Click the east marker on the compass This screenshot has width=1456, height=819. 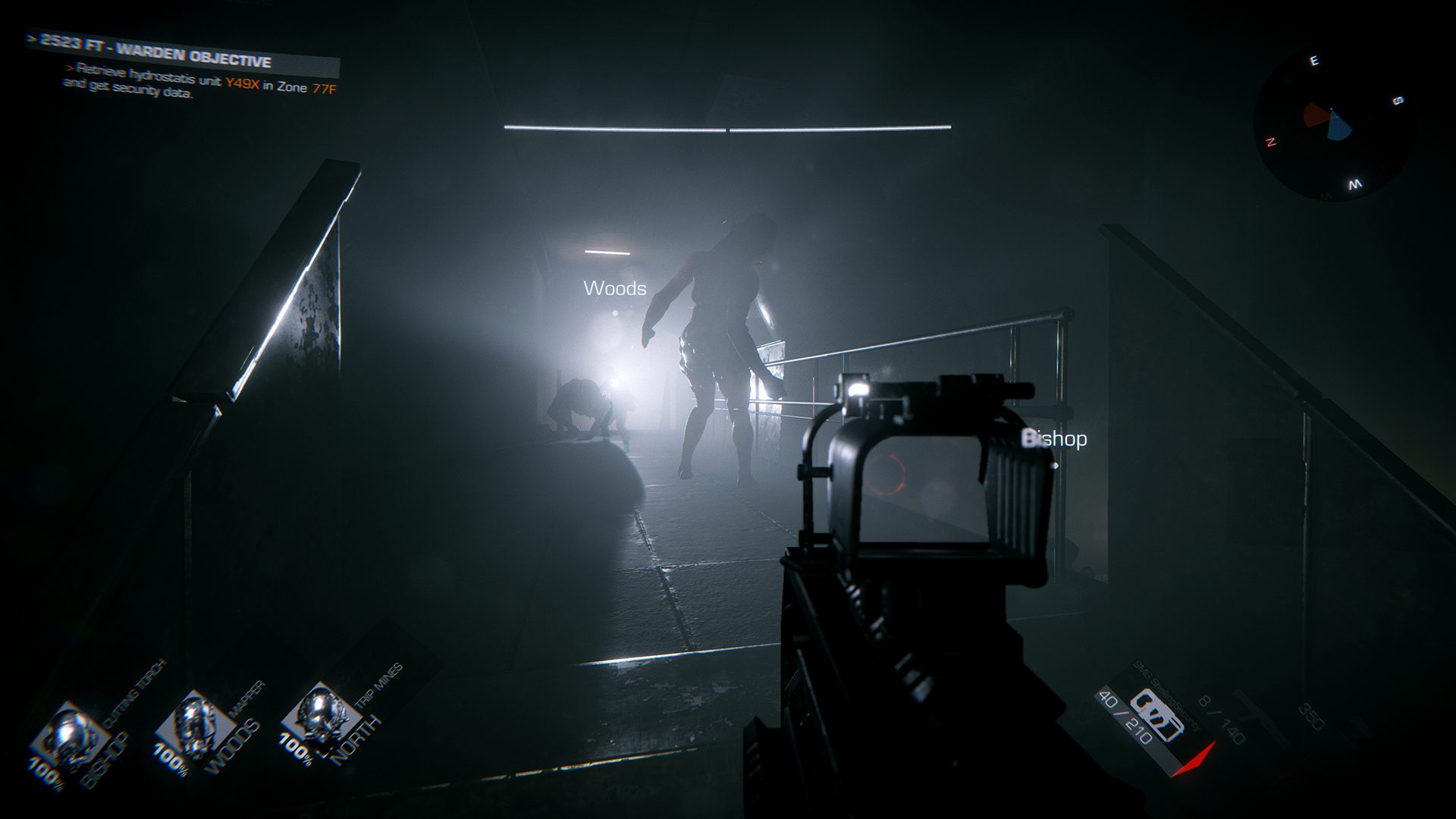(1314, 61)
